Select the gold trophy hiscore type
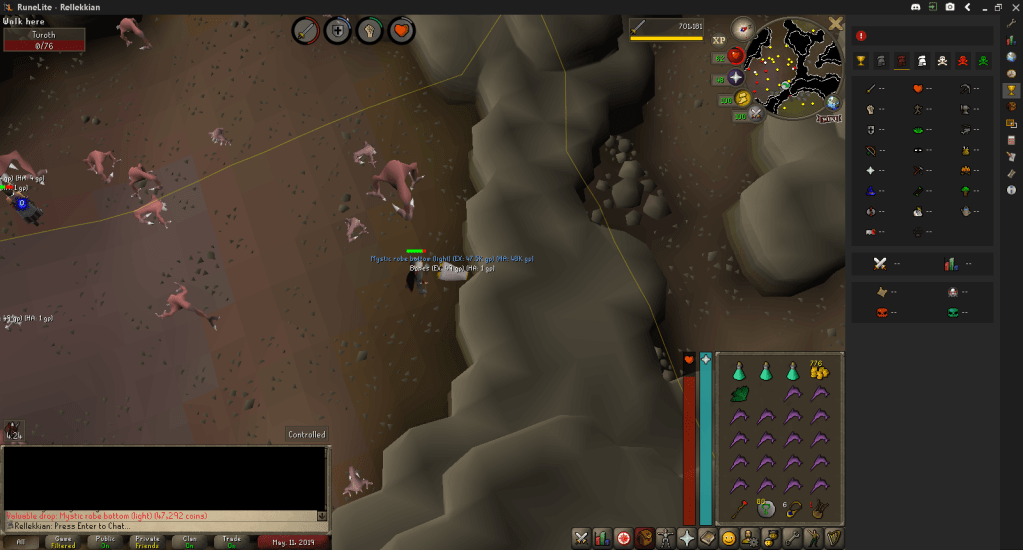The width and height of the screenshot is (1023, 550). (x=860, y=61)
